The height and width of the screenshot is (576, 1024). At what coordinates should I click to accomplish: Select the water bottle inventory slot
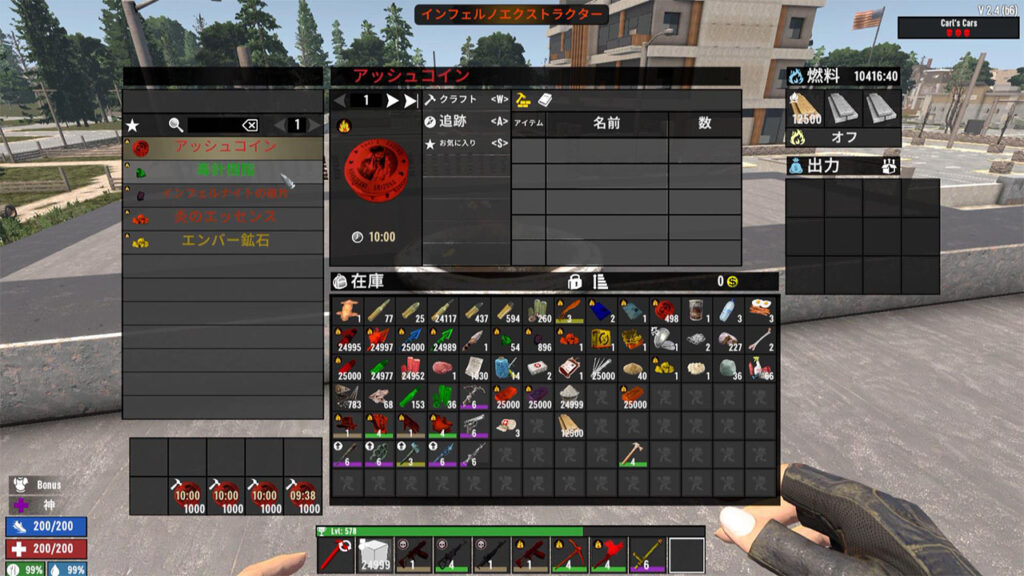coord(730,310)
